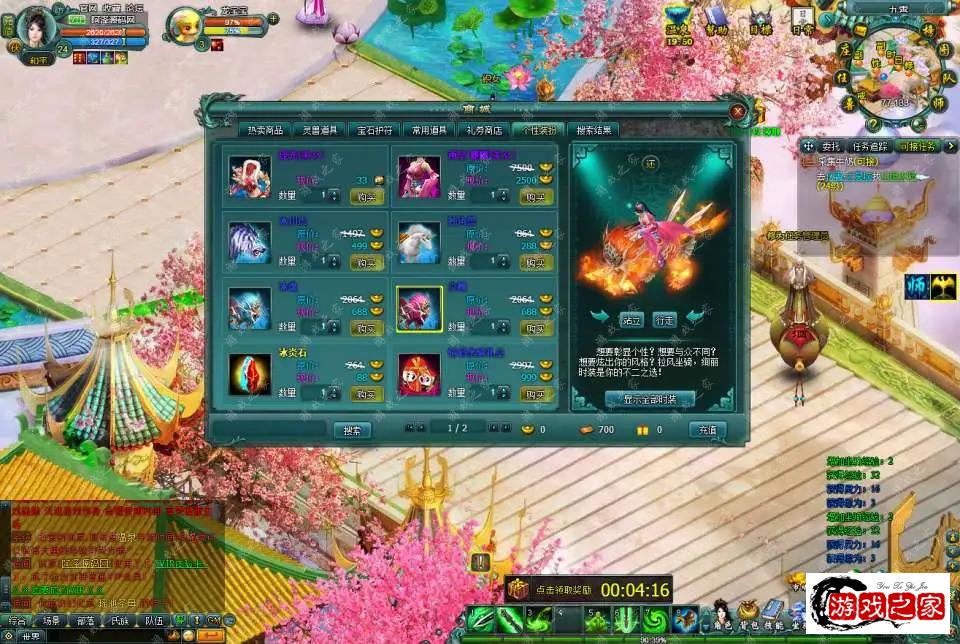960x644 pixels.
Task: Select the white horse mount thumbnail
Action: coord(419,243)
